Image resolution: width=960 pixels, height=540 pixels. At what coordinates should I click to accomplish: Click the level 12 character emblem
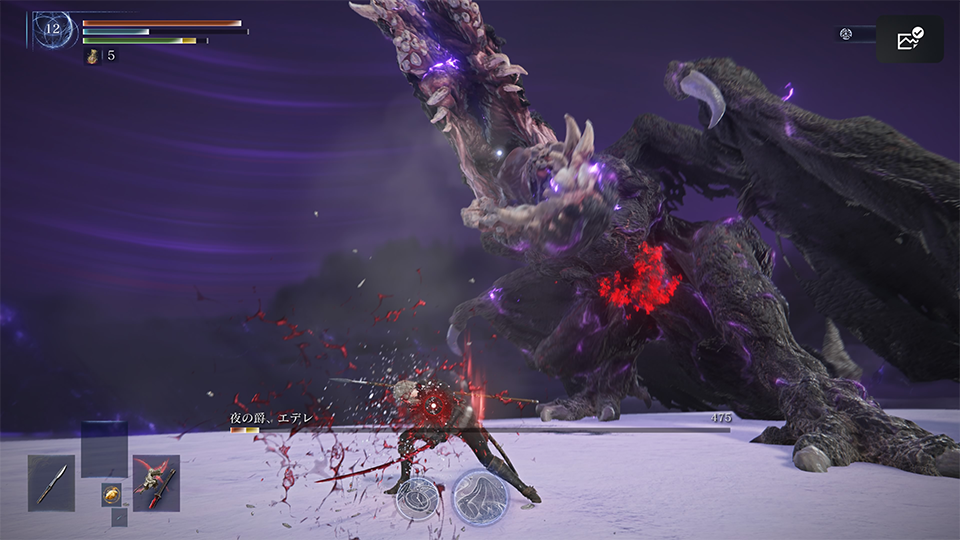[x=52, y=29]
